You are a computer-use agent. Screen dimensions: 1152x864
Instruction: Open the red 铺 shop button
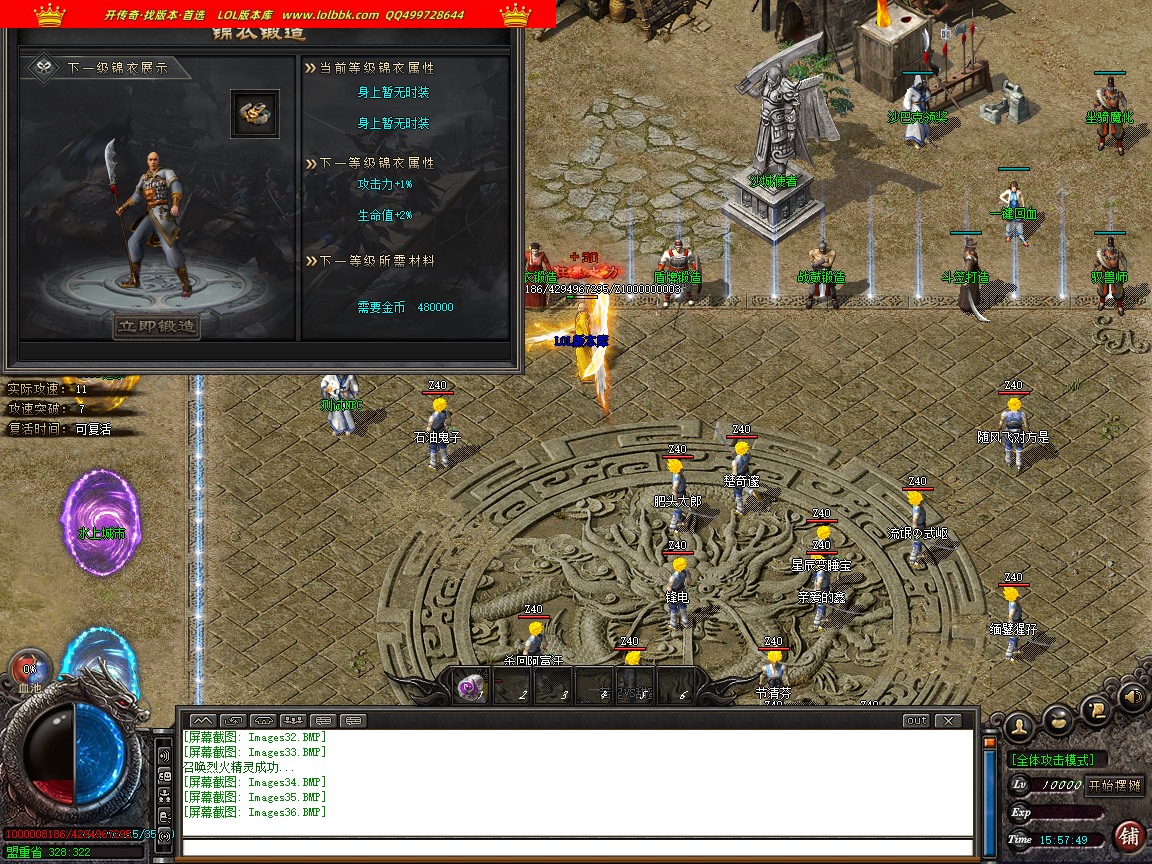click(x=1129, y=835)
